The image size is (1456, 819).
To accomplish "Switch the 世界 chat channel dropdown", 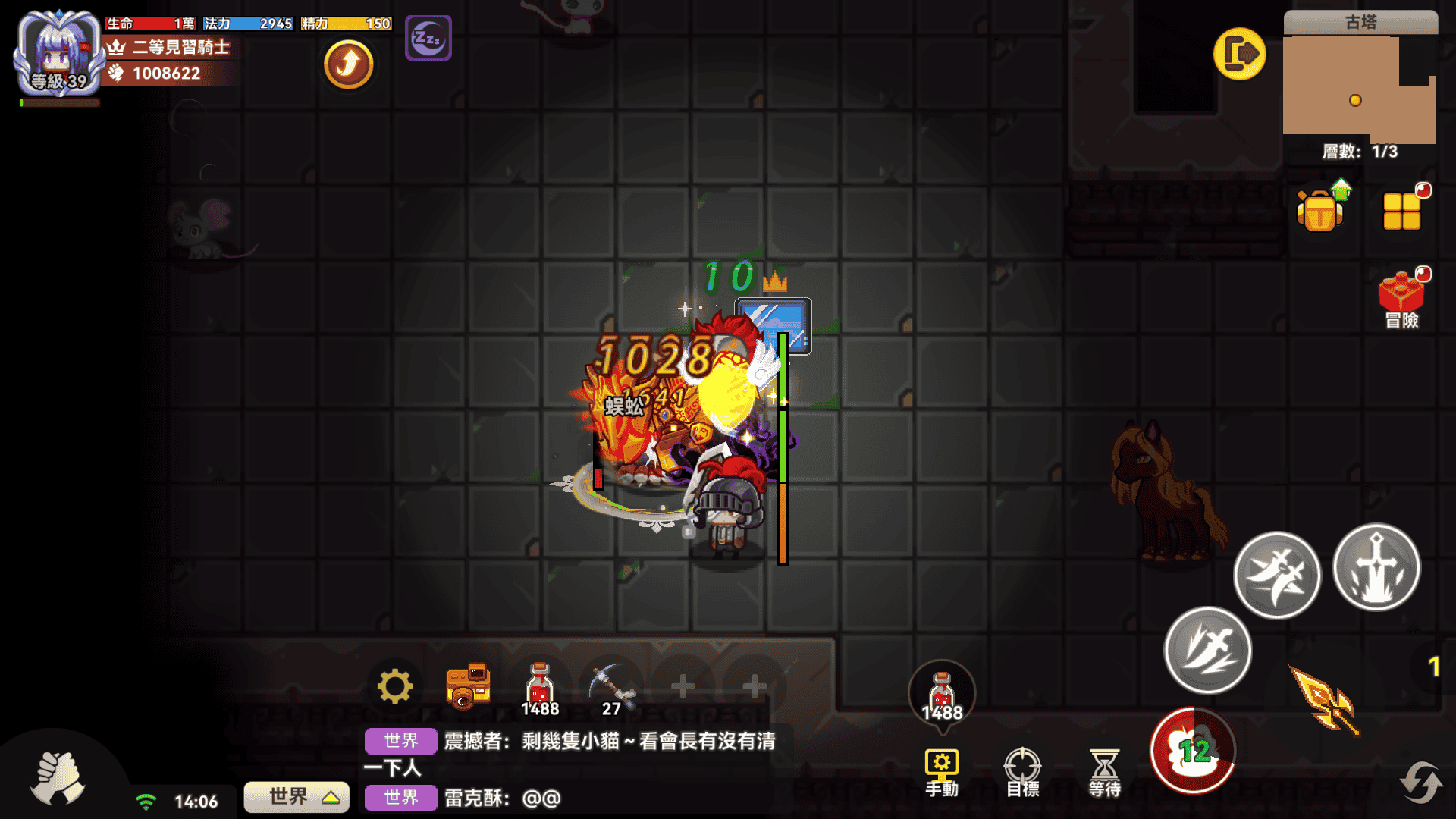I will (x=297, y=797).
